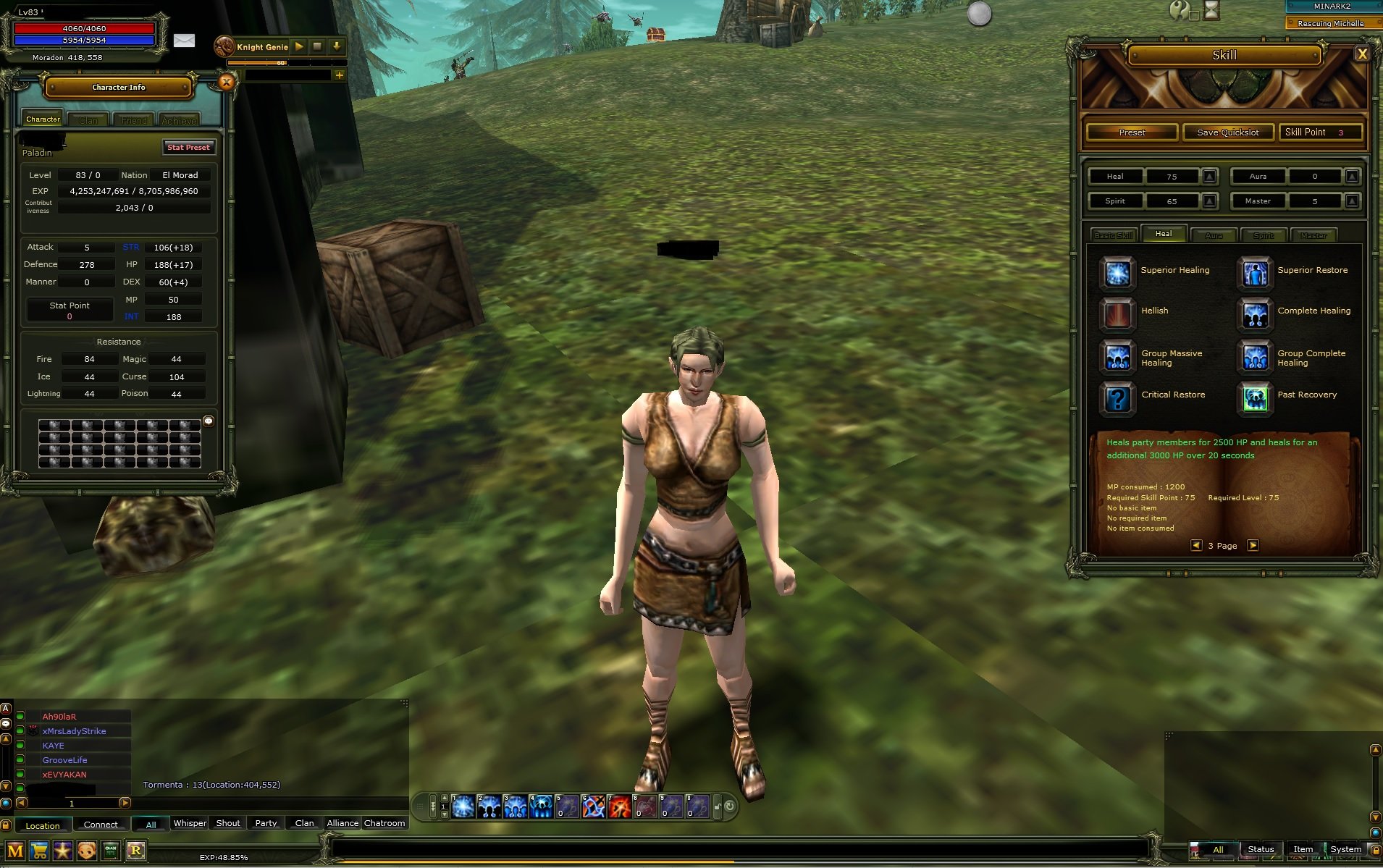
Task: Select the Superior Healing skill icon
Action: click(x=1117, y=273)
